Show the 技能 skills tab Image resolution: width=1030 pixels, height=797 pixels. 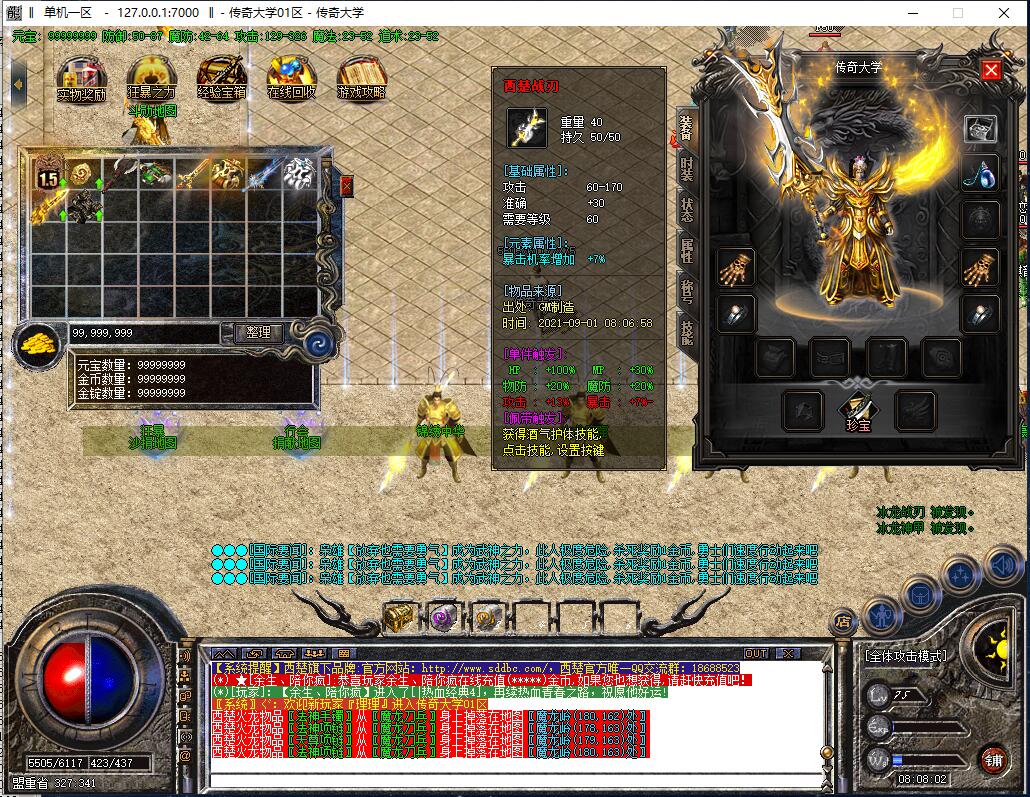click(687, 331)
